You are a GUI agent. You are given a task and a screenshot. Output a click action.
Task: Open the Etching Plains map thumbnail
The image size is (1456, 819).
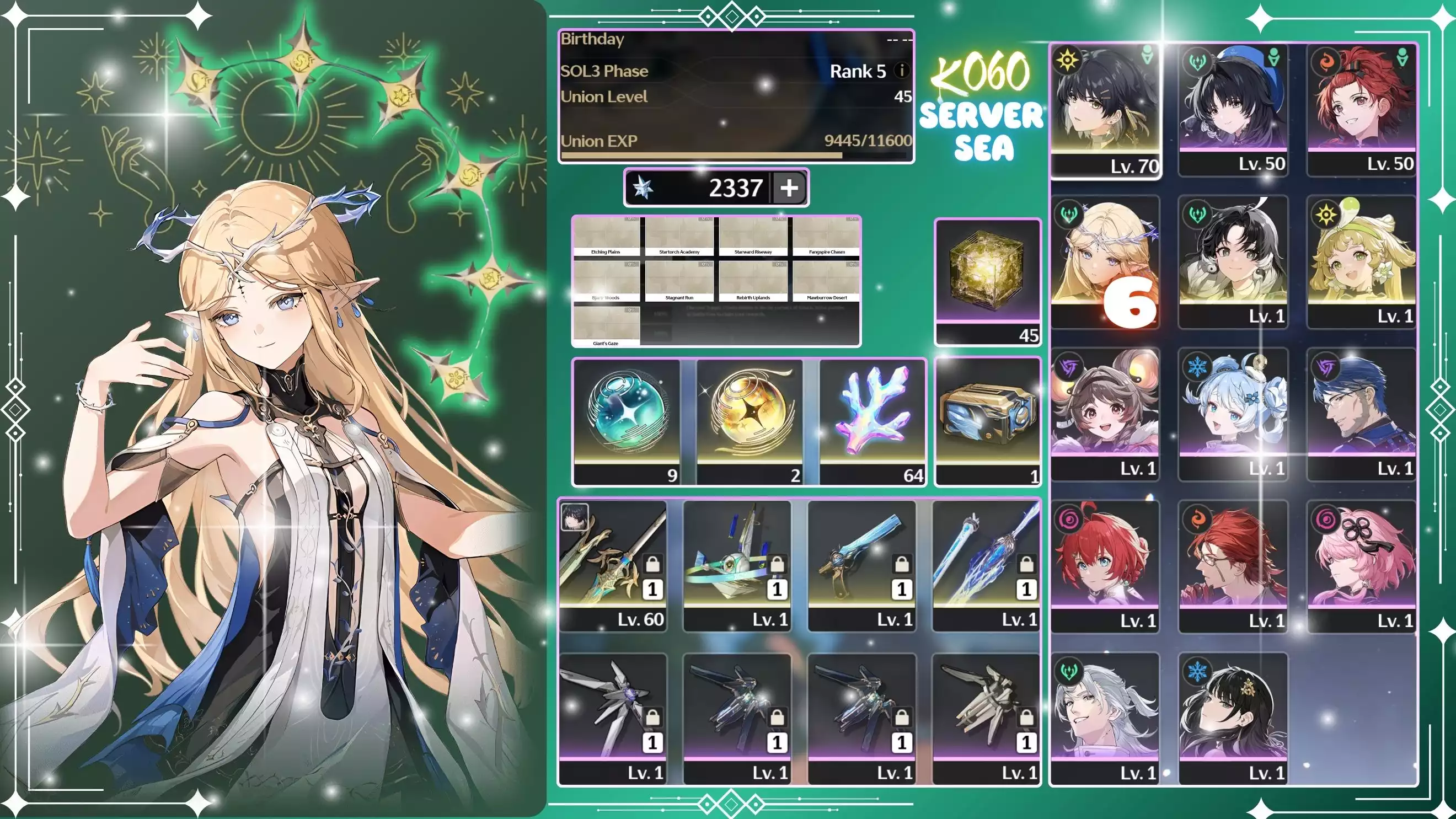point(606,237)
